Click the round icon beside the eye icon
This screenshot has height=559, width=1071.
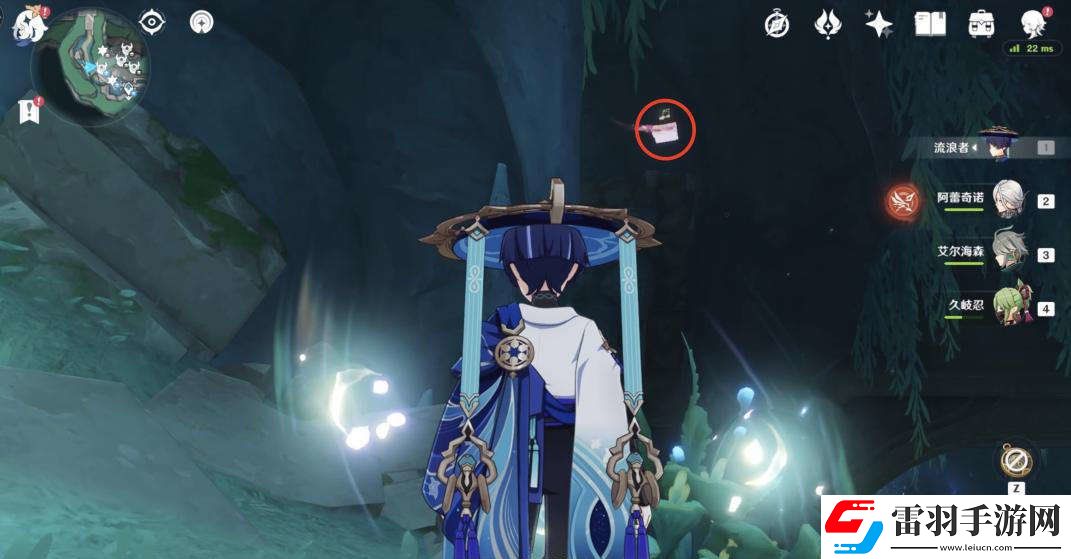pos(202,21)
